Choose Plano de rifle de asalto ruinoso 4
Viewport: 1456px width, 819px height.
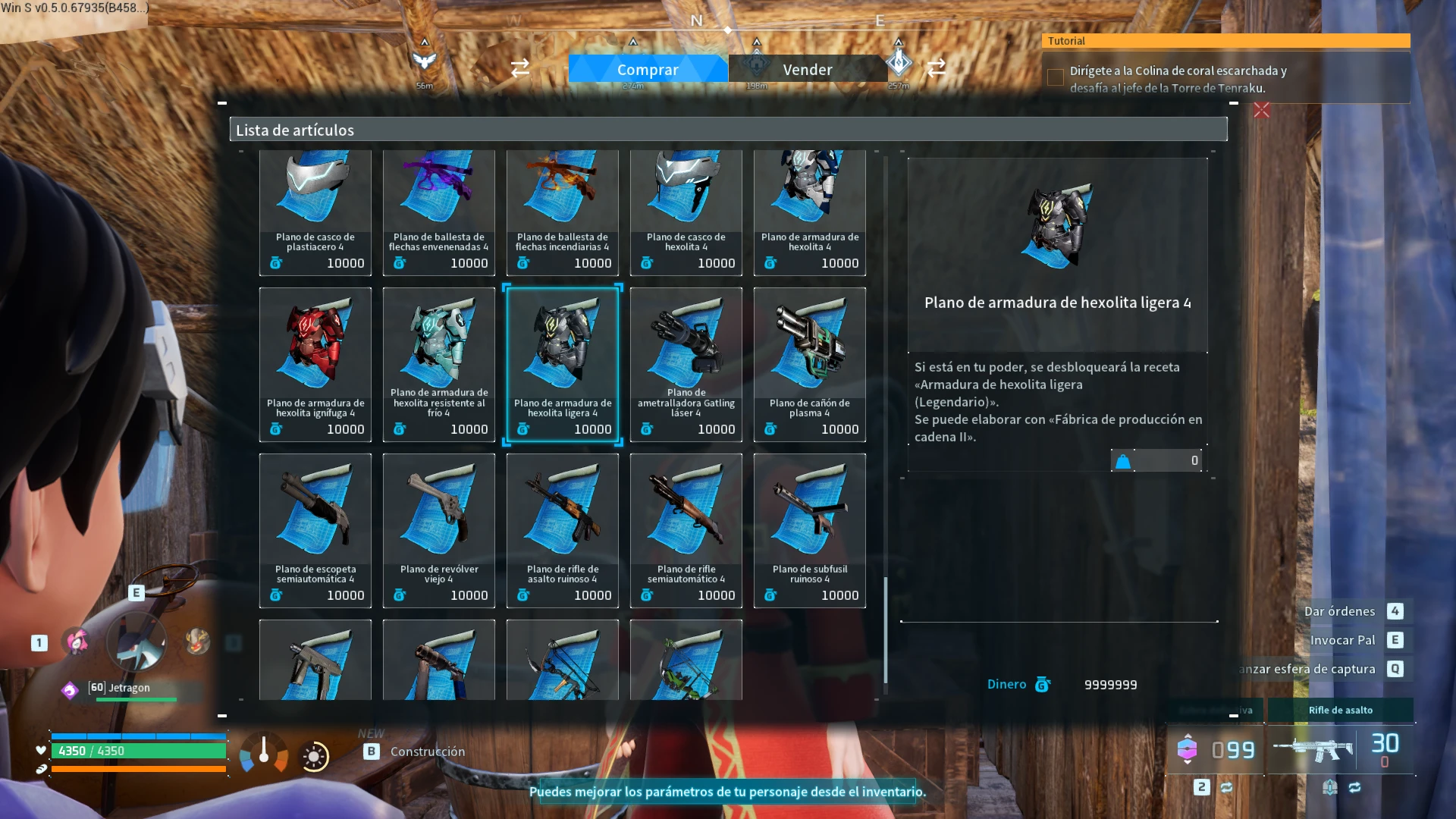coord(563,530)
